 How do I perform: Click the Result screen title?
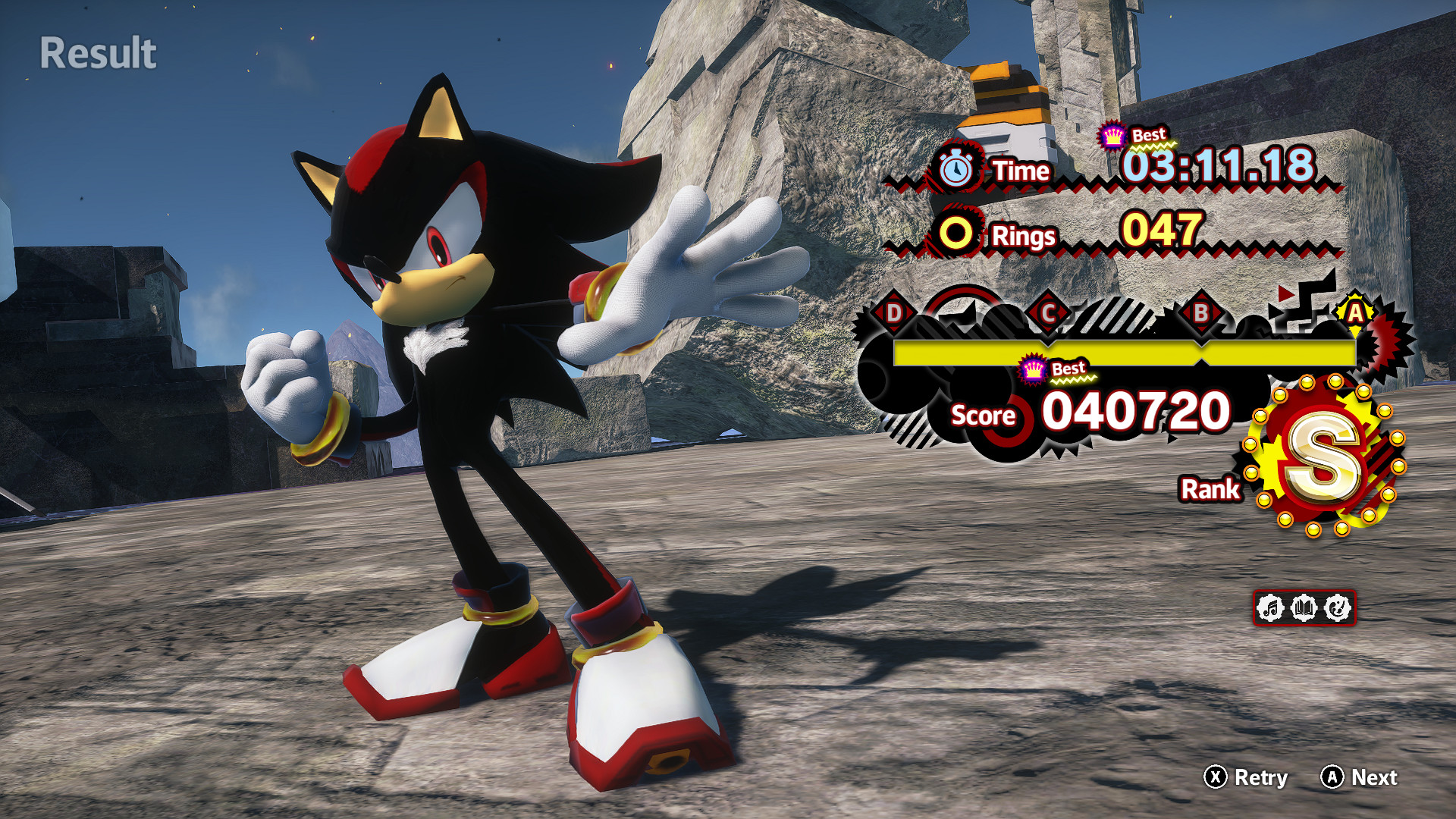[98, 53]
